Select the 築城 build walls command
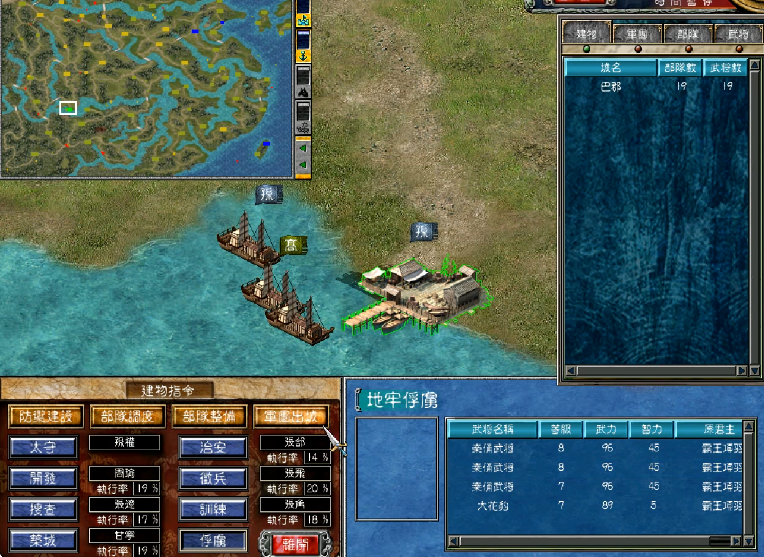This screenshot has width=764, height=557. [x=44, y=540]
